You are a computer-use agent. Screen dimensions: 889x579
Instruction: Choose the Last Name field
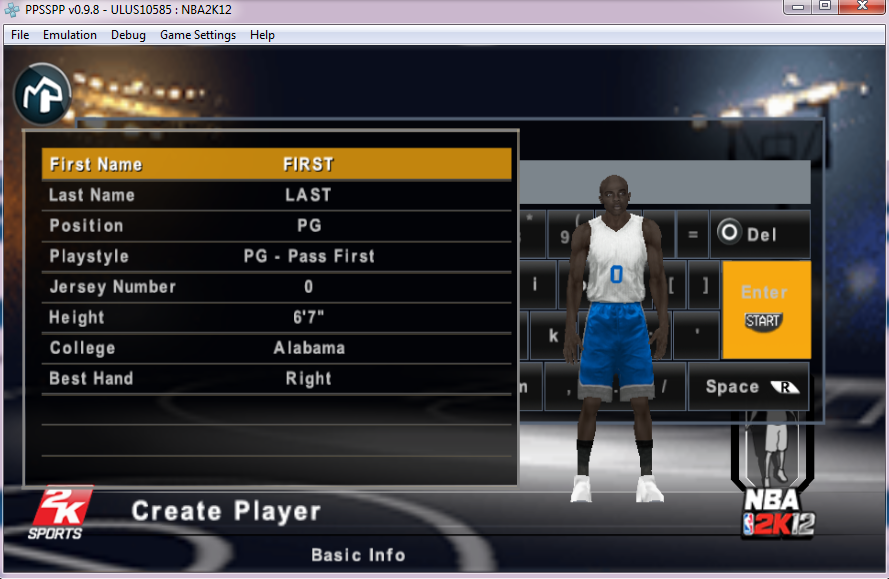pyautogui.click(x=276, y=195)
